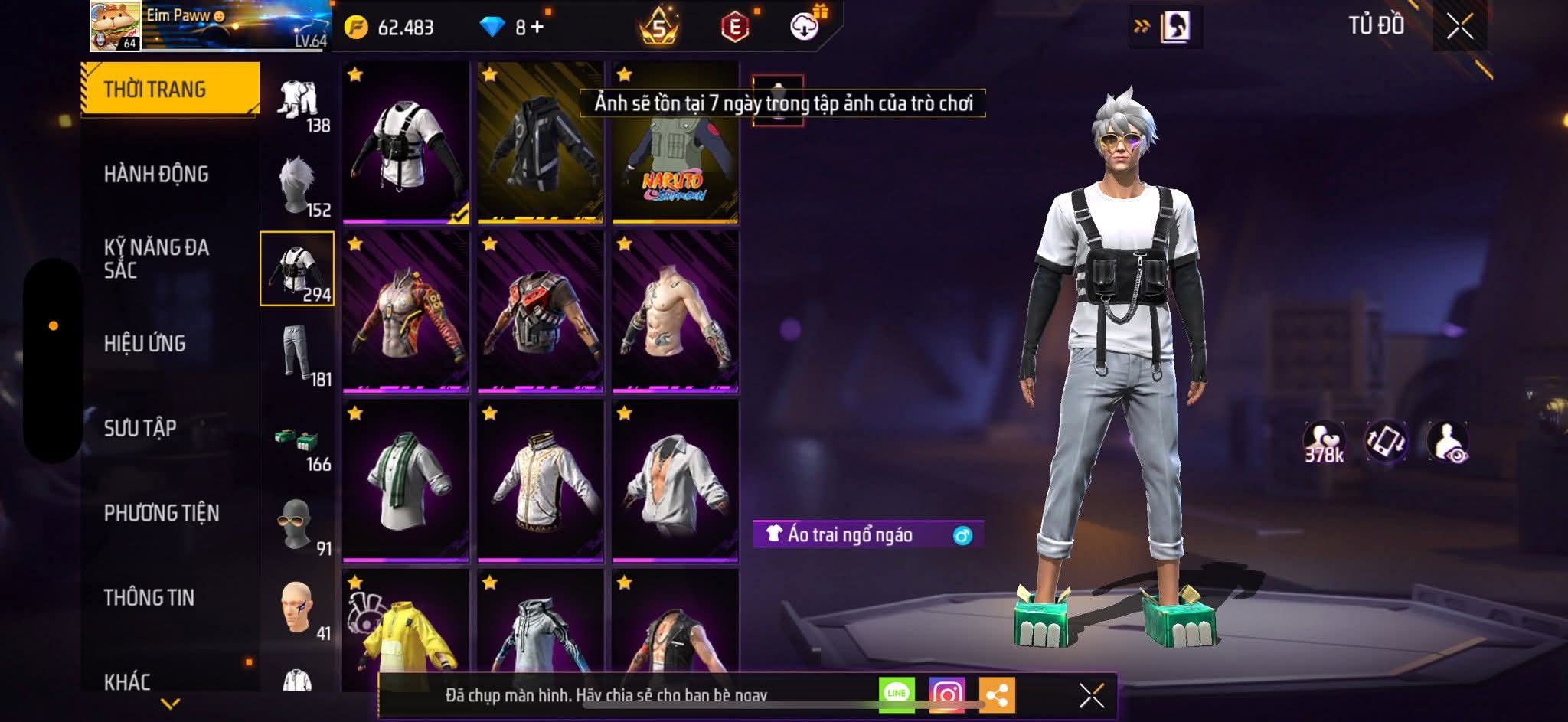The height and width of the screenshot is (722, 1568).
Task: Open the PHƯƠNG TIỆN category
Action: click(162, 513)
